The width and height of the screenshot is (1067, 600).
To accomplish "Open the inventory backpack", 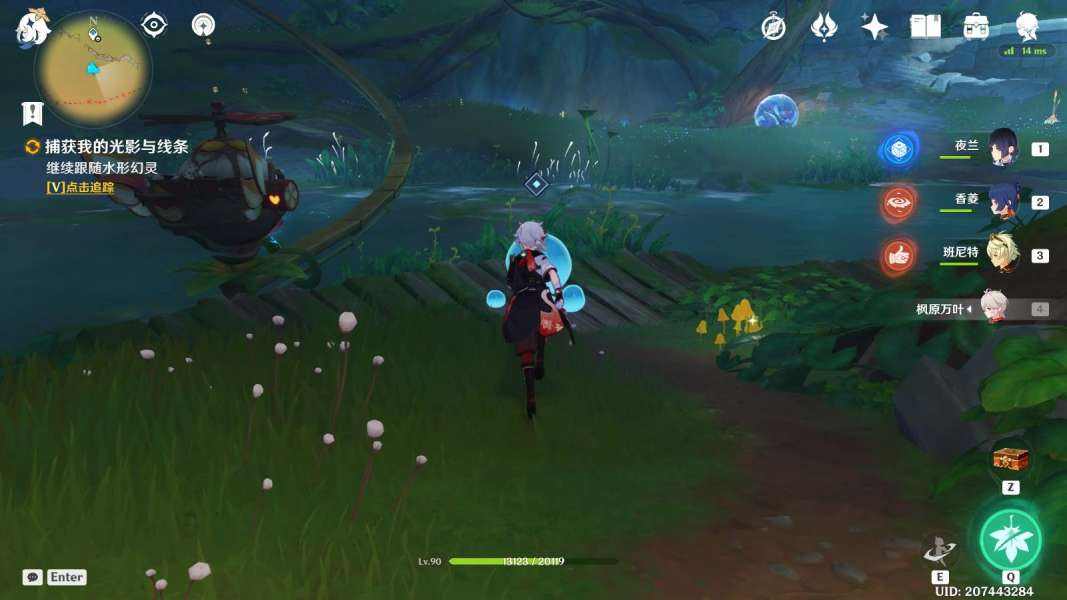I will point(976,27).
